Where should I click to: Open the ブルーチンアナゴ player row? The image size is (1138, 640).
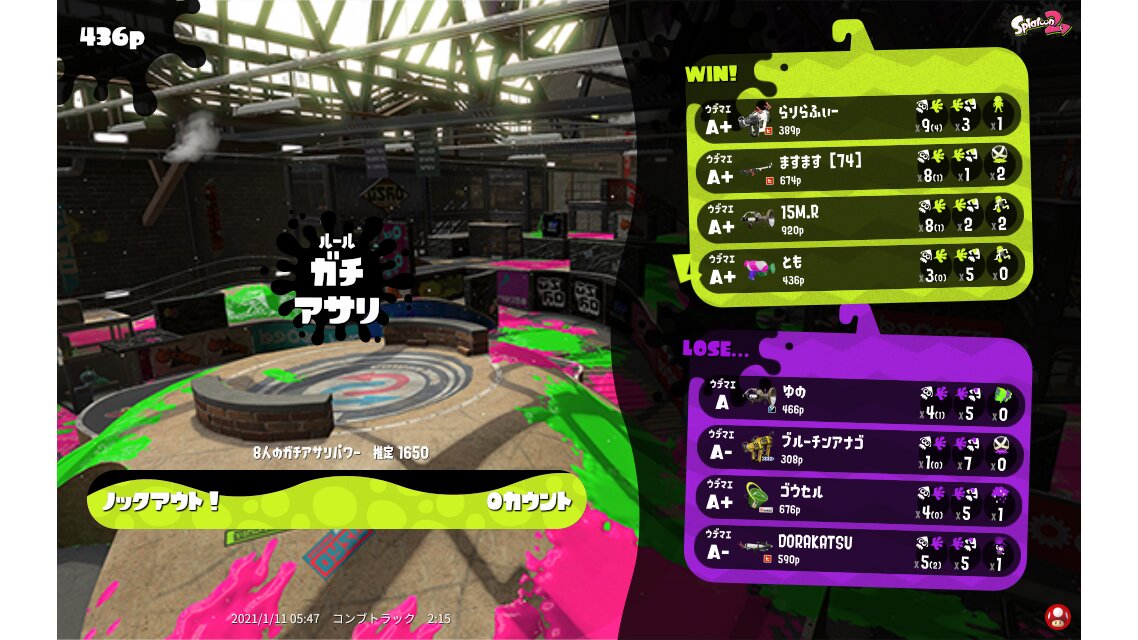[859, 449]
